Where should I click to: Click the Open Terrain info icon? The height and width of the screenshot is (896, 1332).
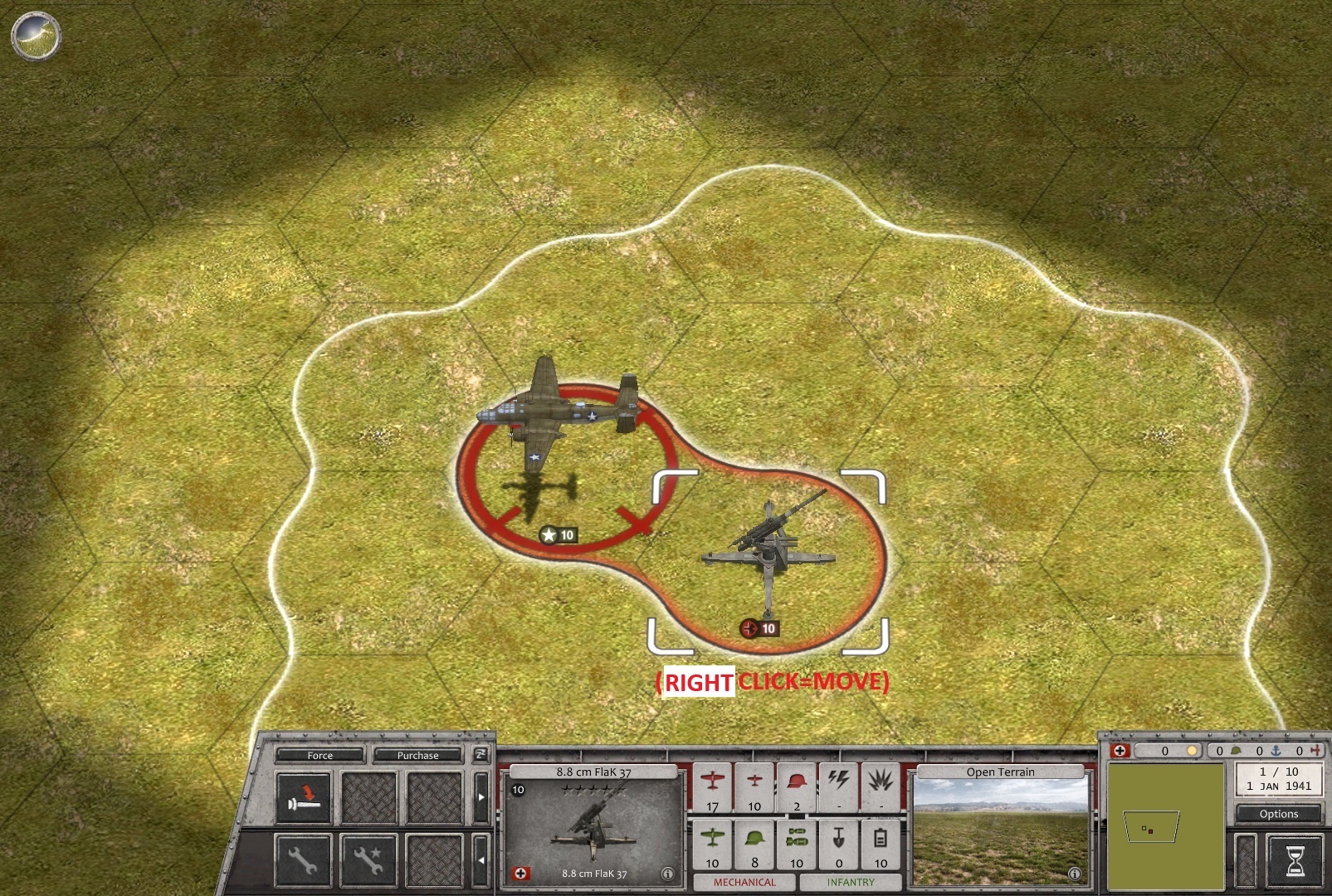tap(1075, 874)
